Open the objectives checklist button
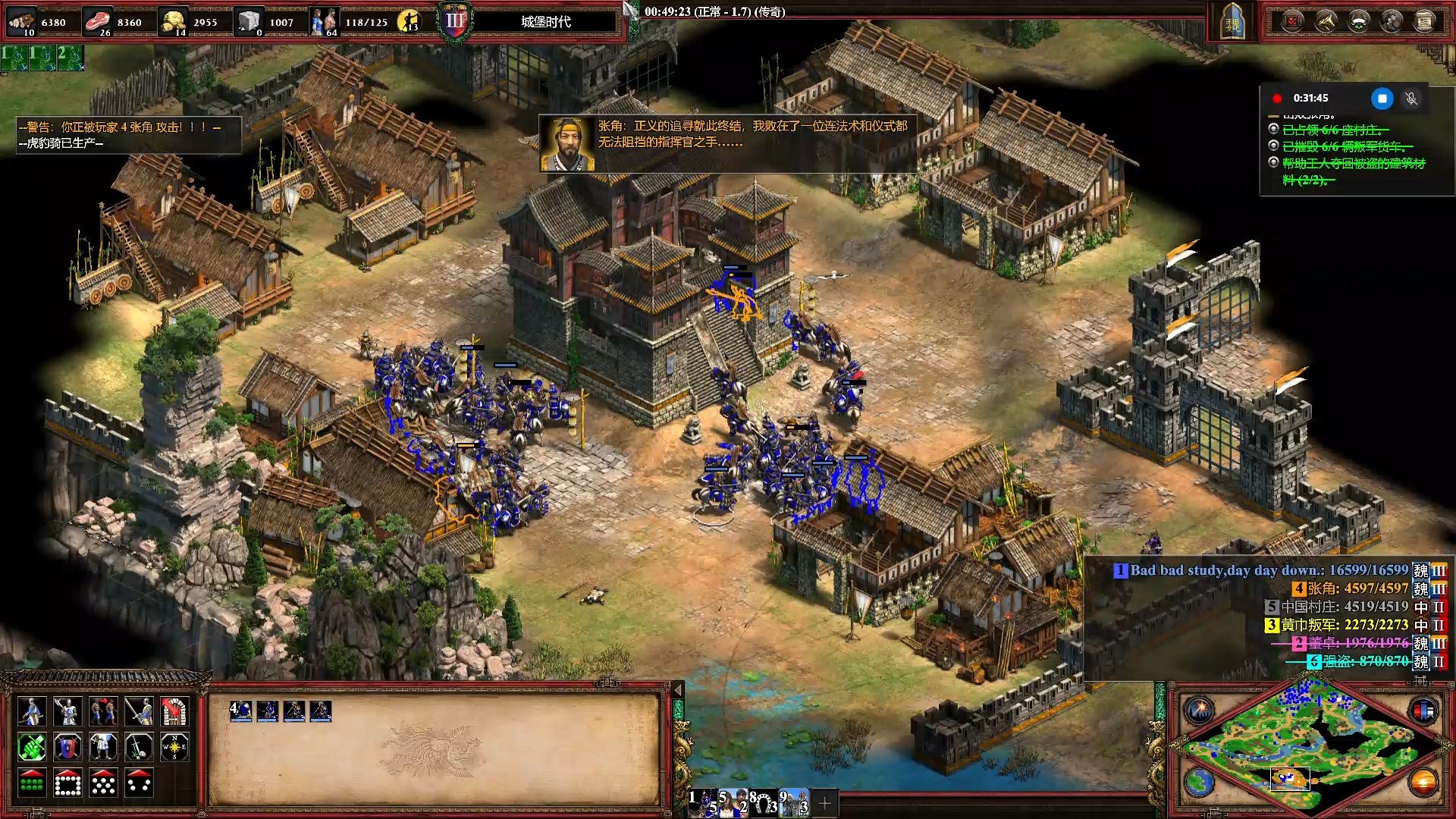Screen dimensions: 1456x819 pyautogui.click(x=1291, y=21)
